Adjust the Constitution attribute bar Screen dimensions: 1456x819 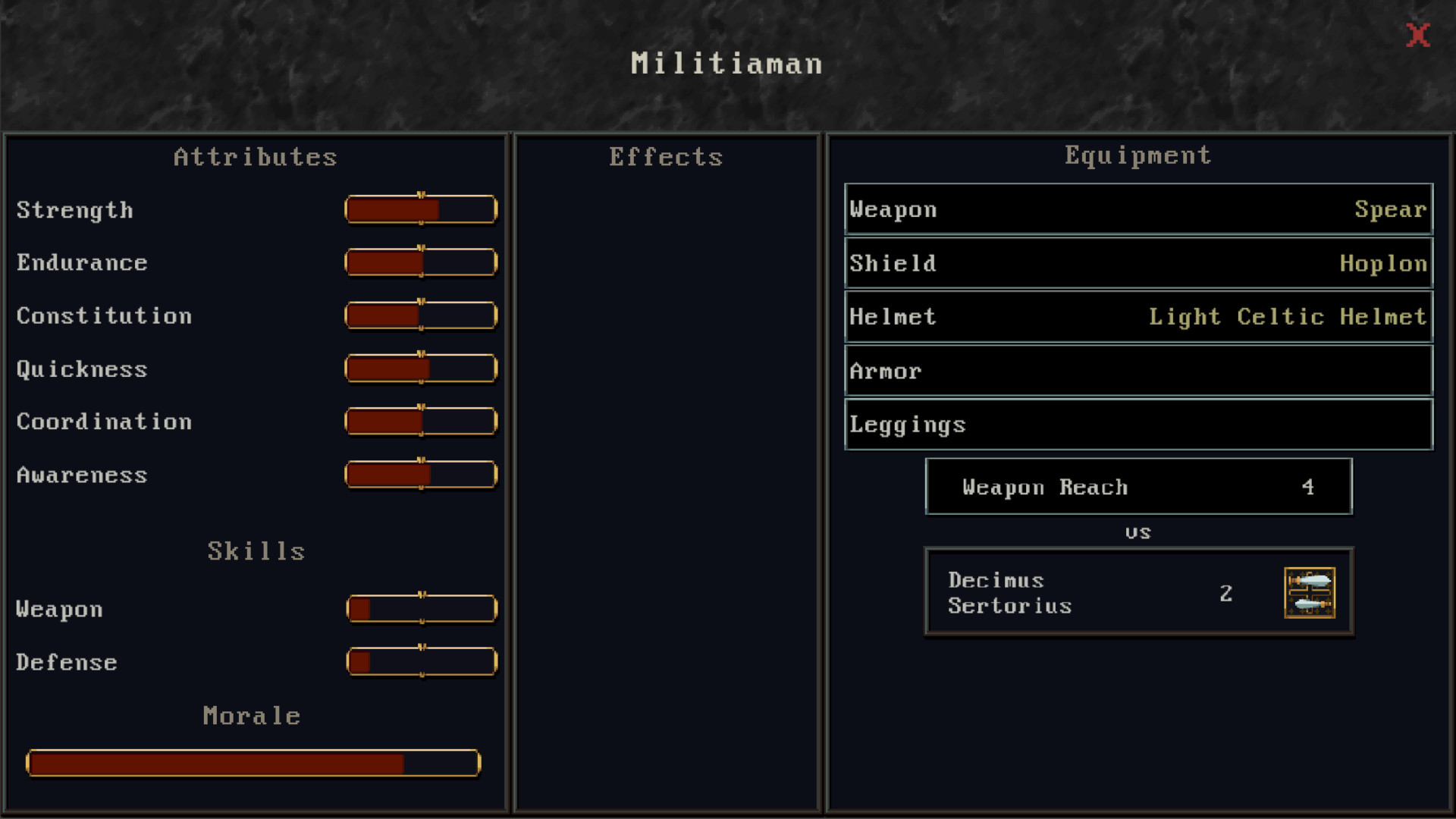[x=421, y=315]
